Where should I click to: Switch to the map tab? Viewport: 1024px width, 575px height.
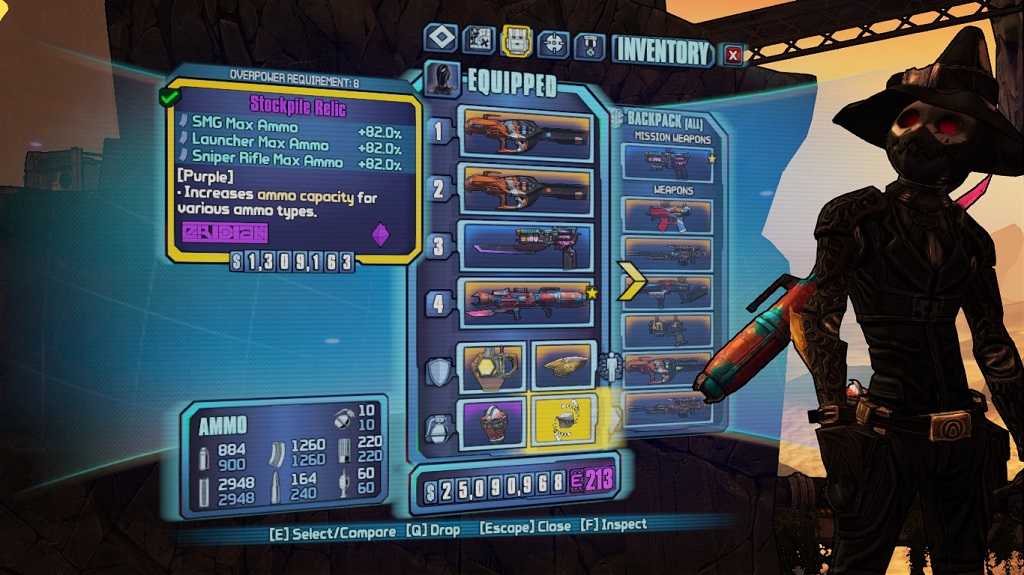pyautogui.click(x=479, y=40)
